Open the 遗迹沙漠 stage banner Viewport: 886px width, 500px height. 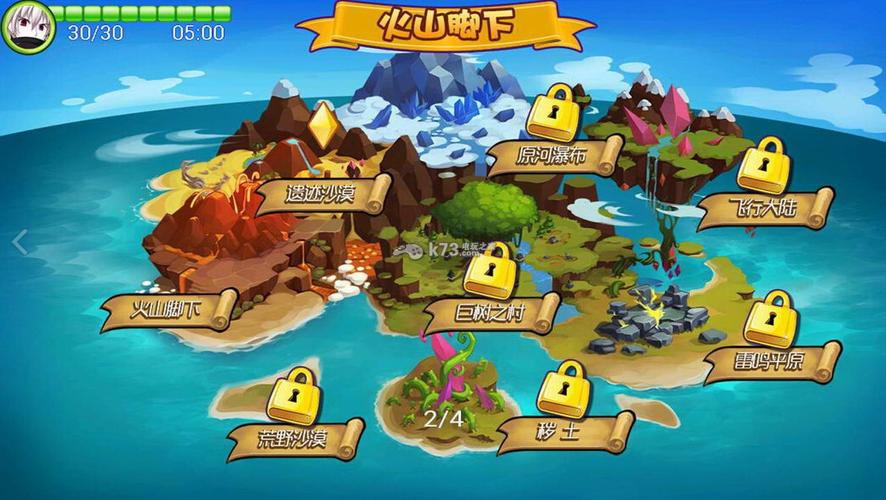tap(321, 193)
